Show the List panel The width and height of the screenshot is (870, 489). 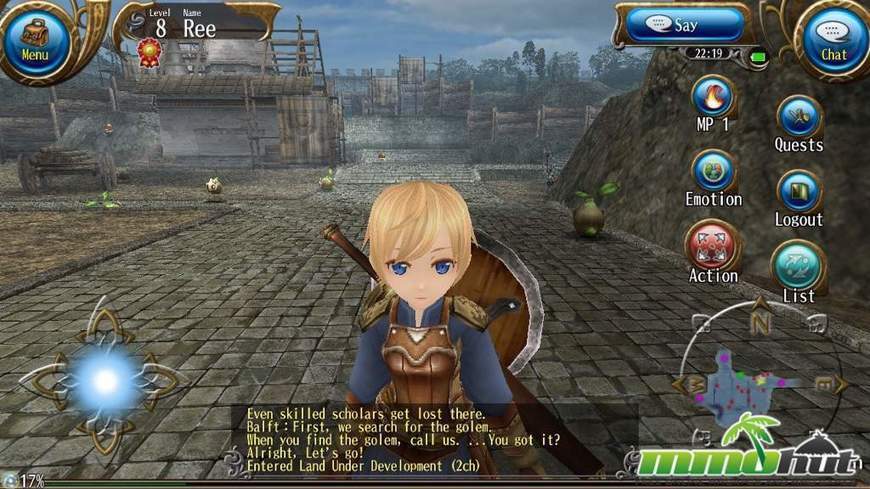point(798,266)
